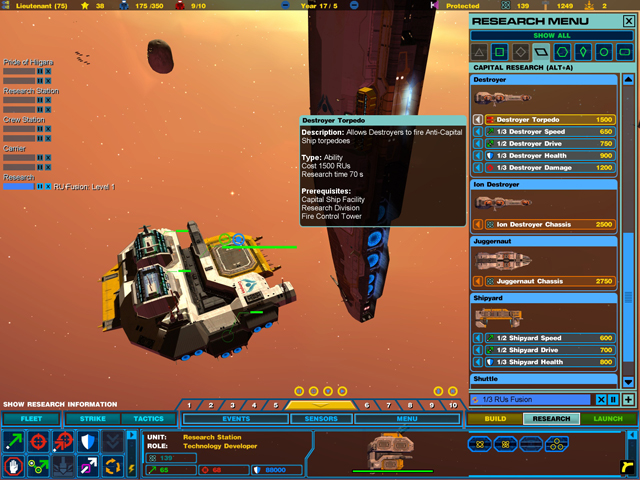The width and height of the screenshot is (640, 480).
Task: Choose the Shipyard Health upgrade
Action: 553,362
